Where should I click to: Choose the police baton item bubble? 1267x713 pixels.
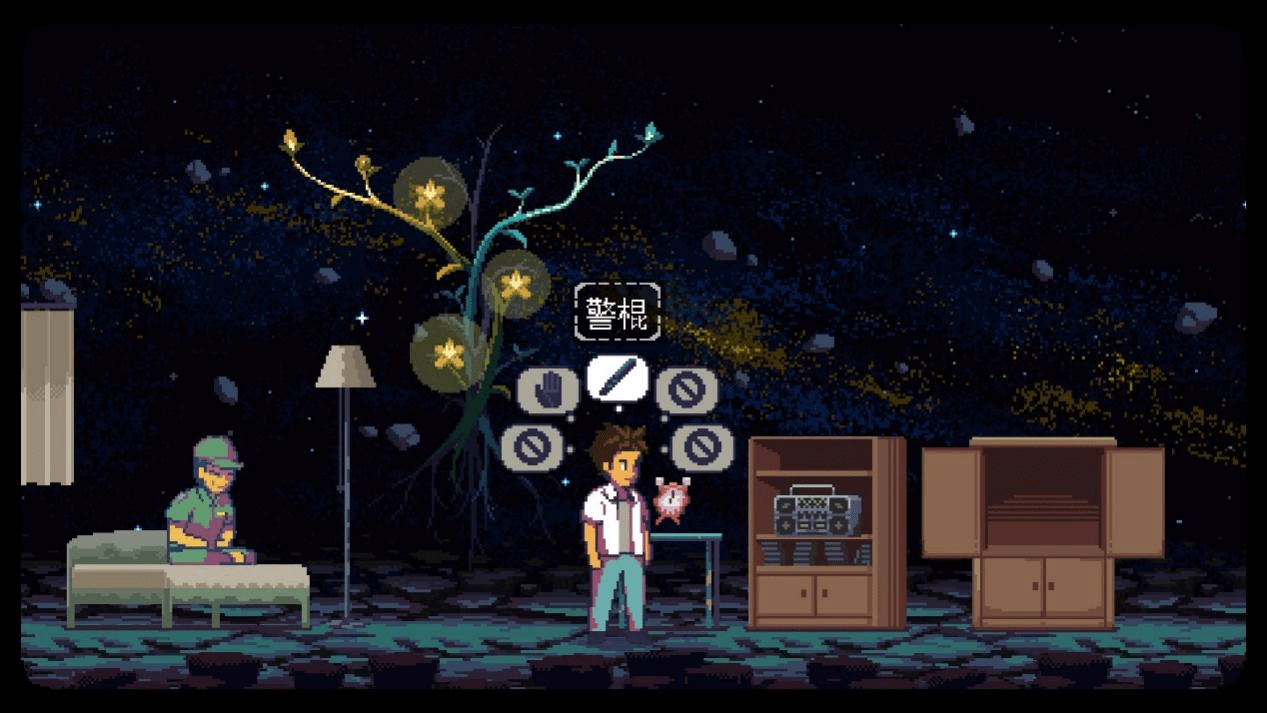pos(617,379)
